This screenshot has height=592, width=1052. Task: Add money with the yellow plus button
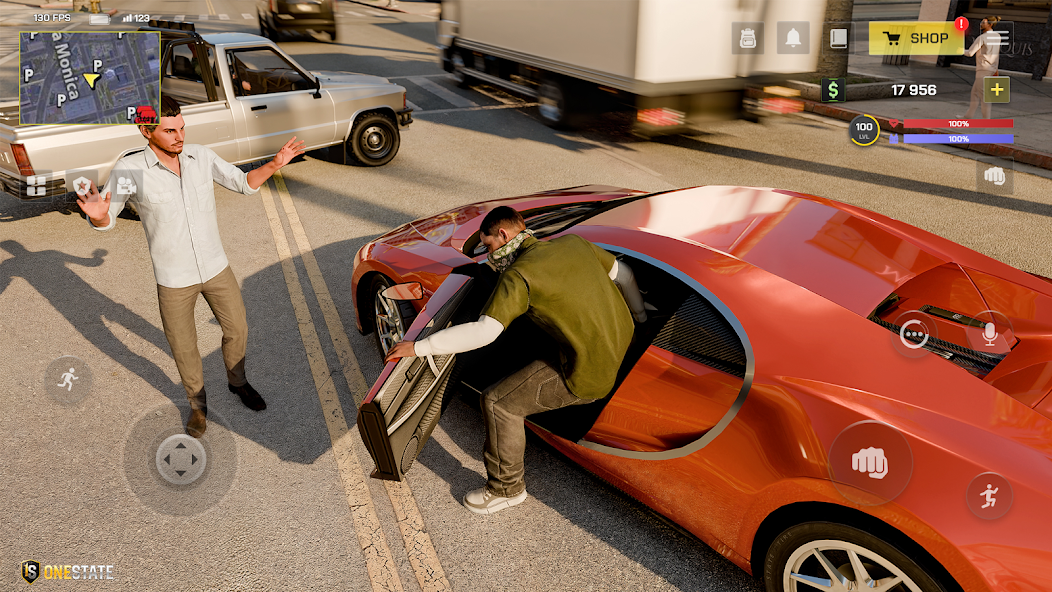point(997,90)
